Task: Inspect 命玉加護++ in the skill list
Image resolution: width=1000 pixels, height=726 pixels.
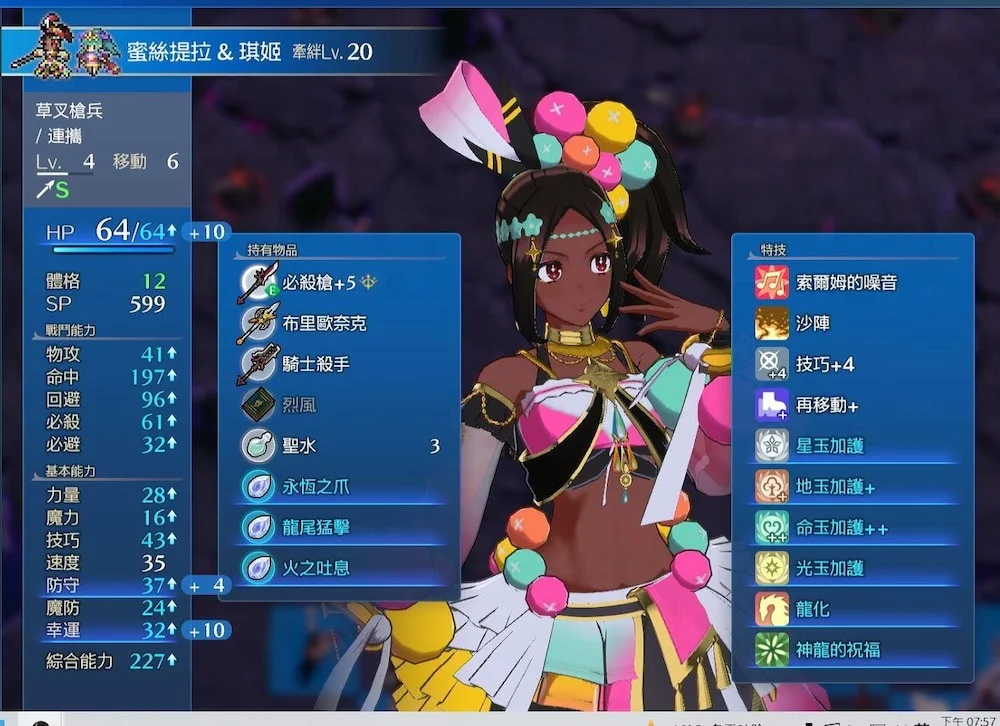Action: (841, 527)
